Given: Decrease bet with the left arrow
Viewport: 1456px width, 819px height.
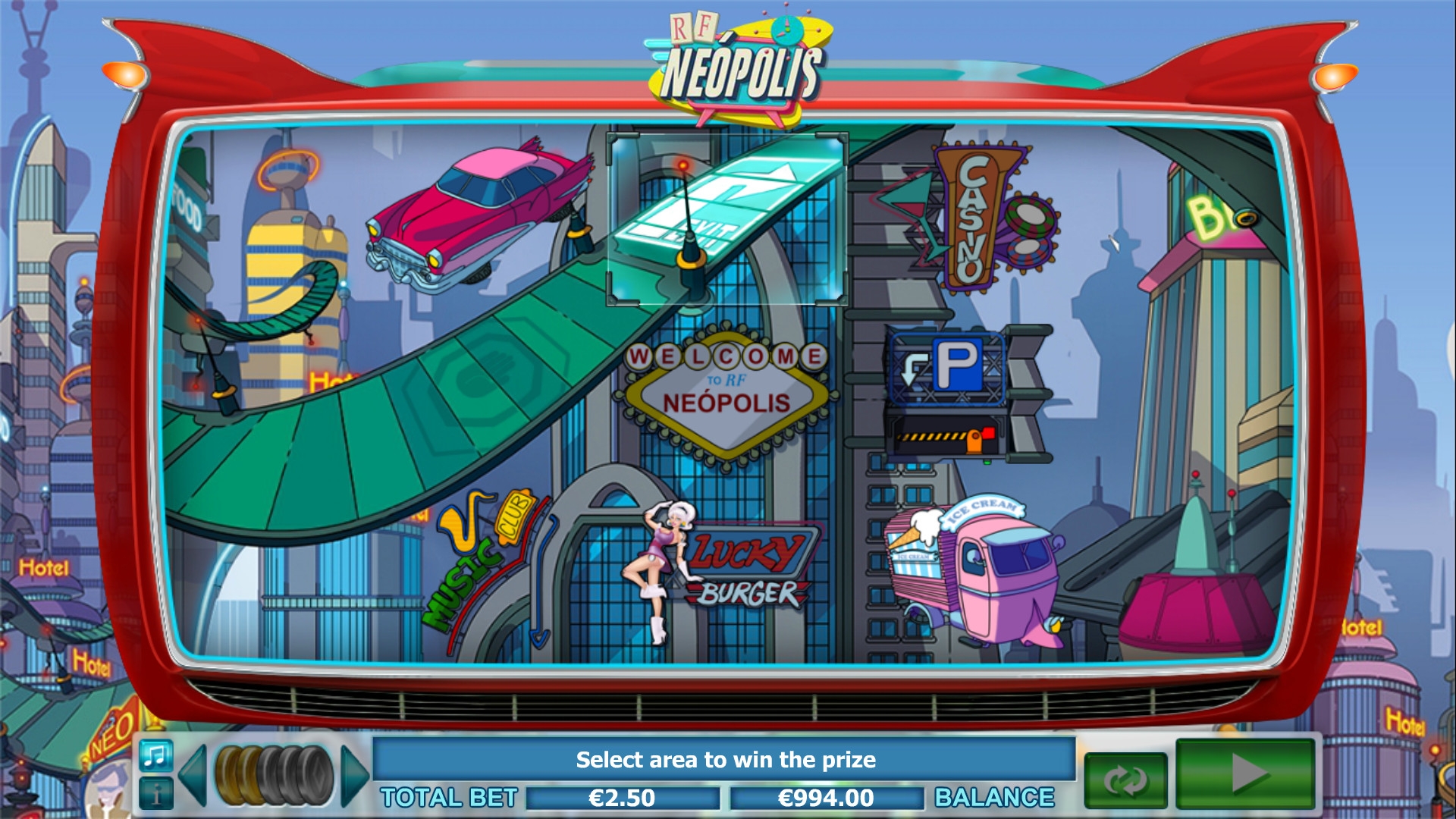Looking at the screenshot, I should [193, 774].
